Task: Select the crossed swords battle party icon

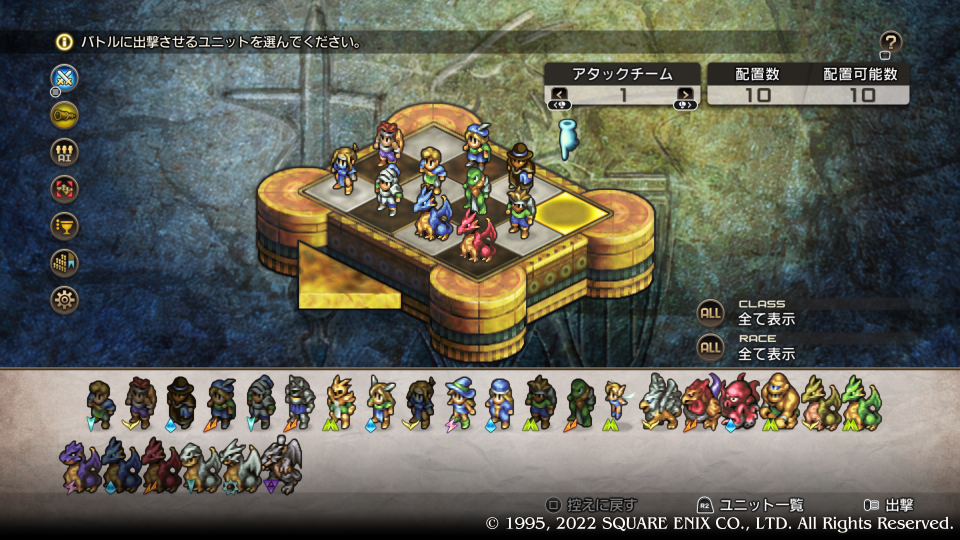Action: click(x=65, y=77)
